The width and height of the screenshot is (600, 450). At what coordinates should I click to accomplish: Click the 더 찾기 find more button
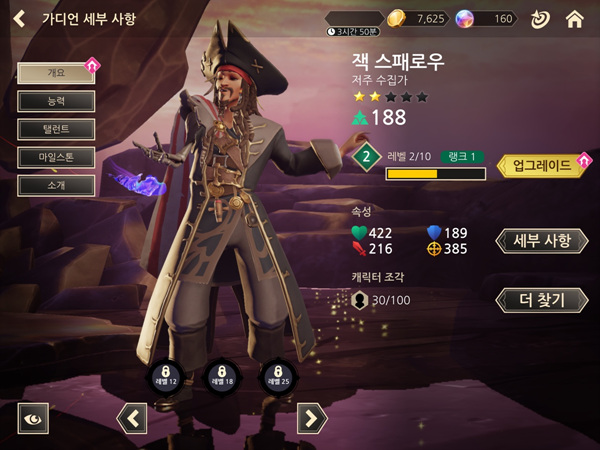(541, 299)
